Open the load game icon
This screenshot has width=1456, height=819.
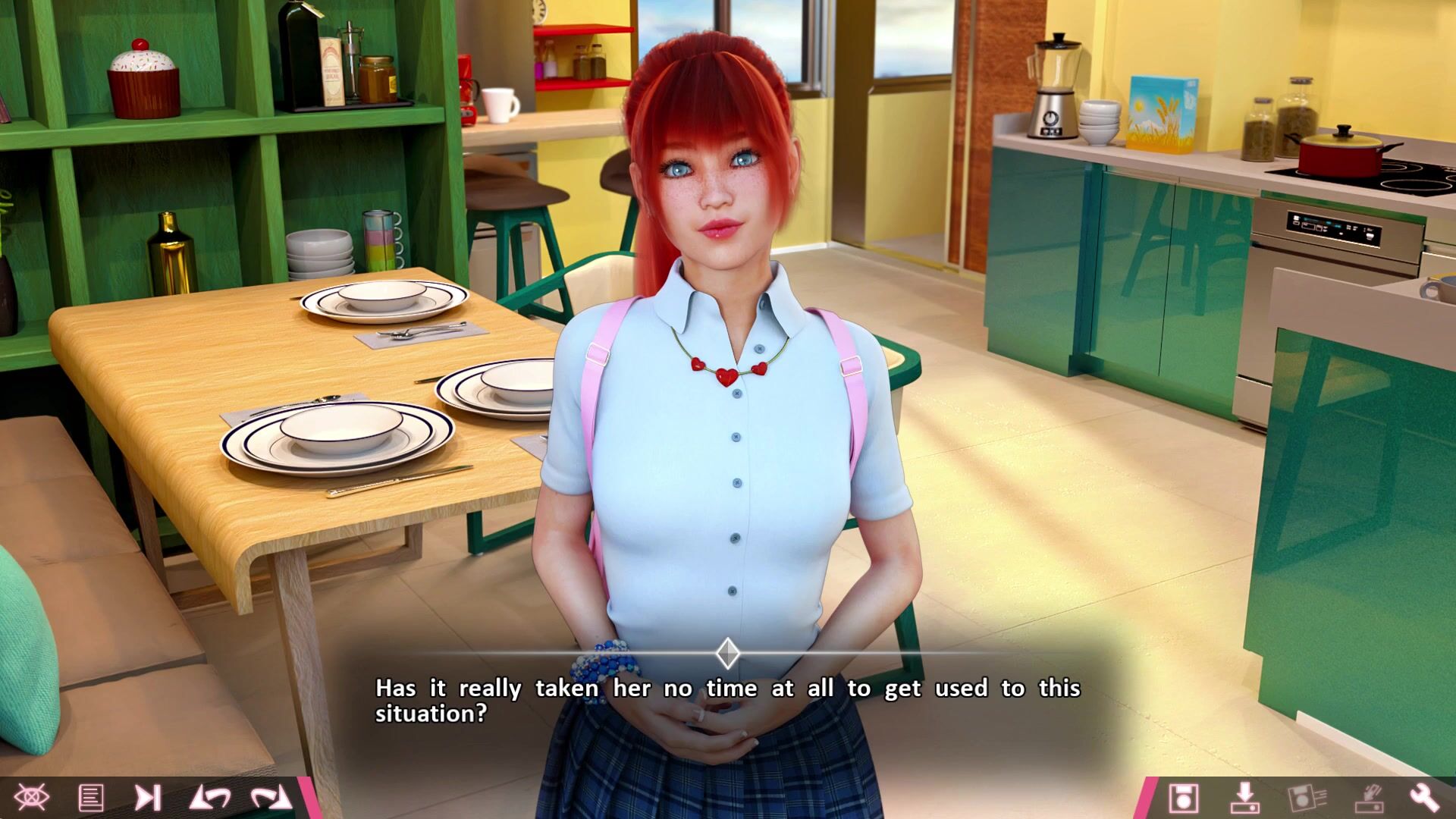(1244, 798)
